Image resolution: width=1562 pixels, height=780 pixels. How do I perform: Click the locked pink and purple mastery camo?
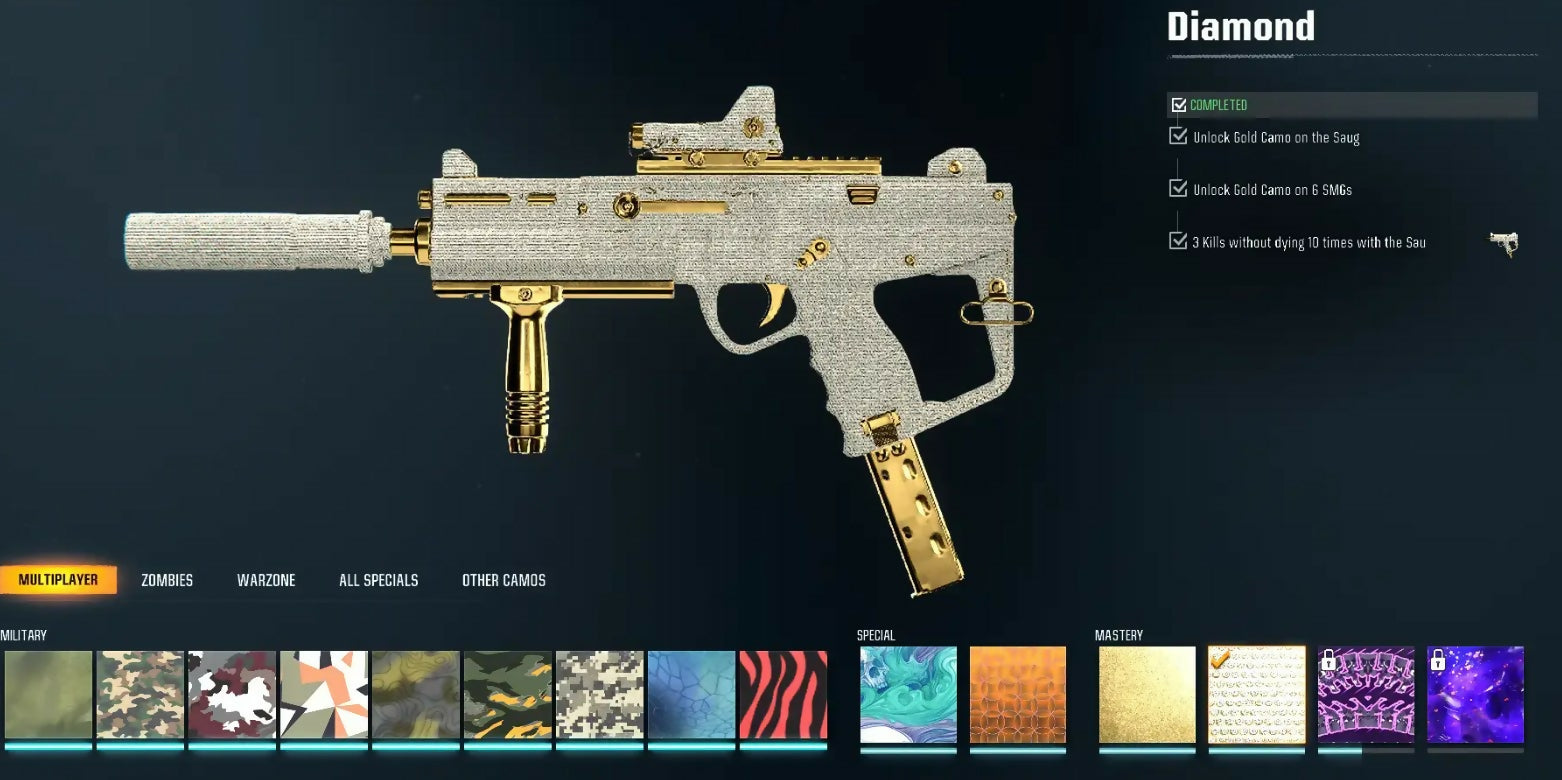click(1366, 695)
